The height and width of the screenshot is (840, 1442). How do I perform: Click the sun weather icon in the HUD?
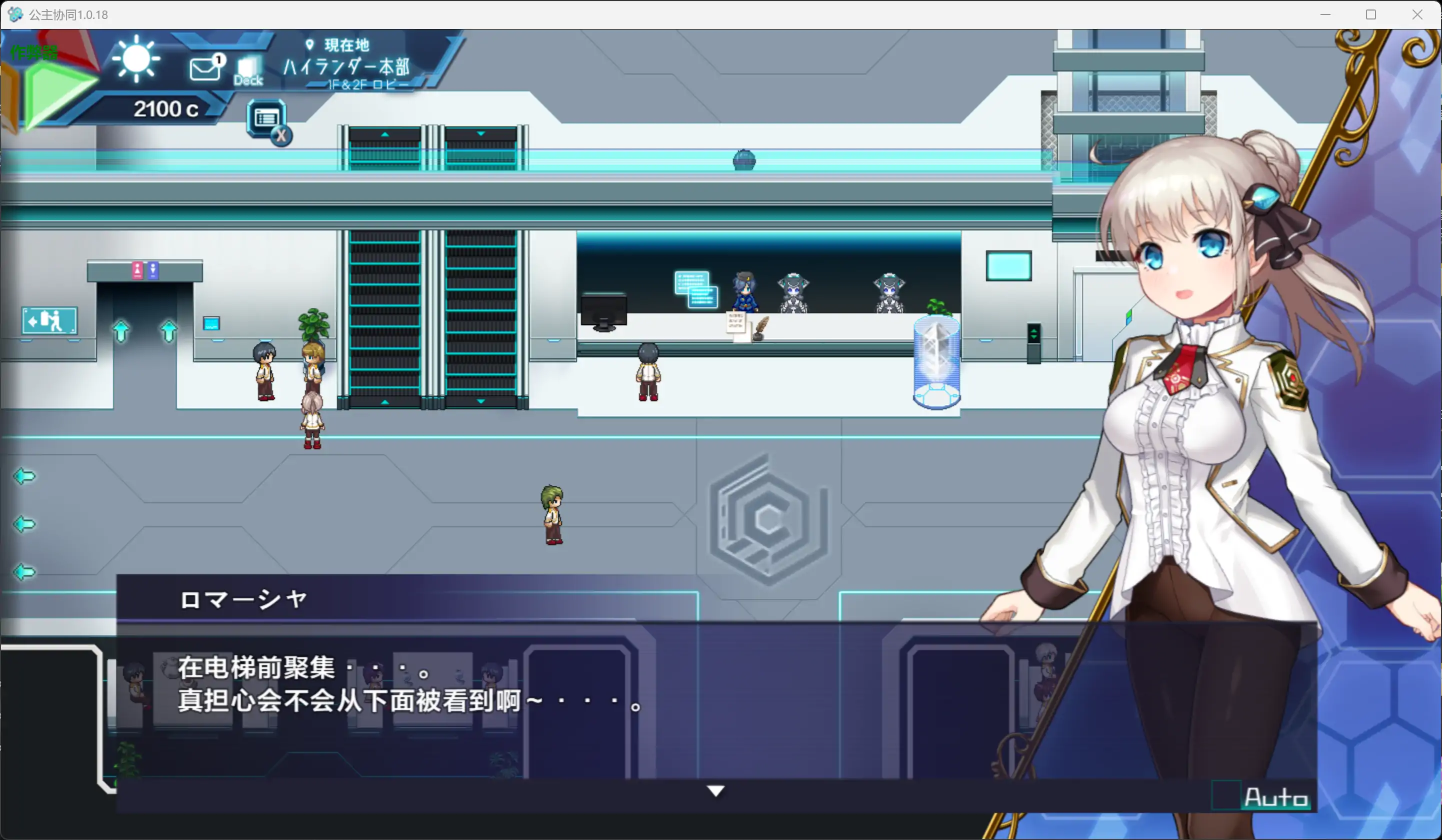click(135, 59)
